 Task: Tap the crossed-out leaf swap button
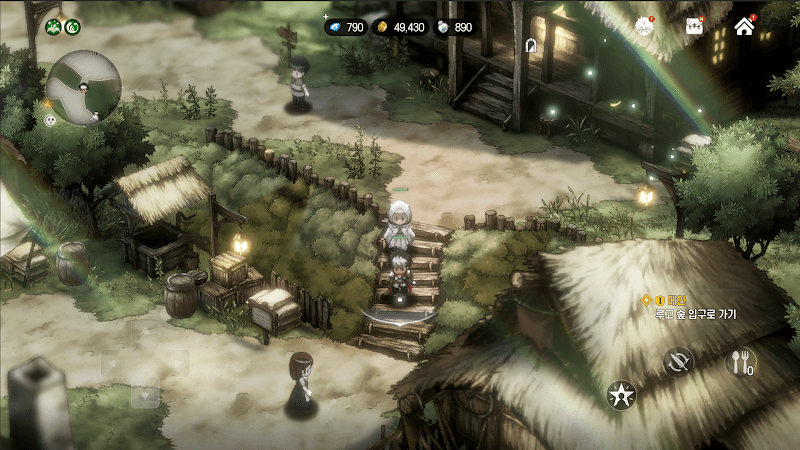tap(679, 361)
